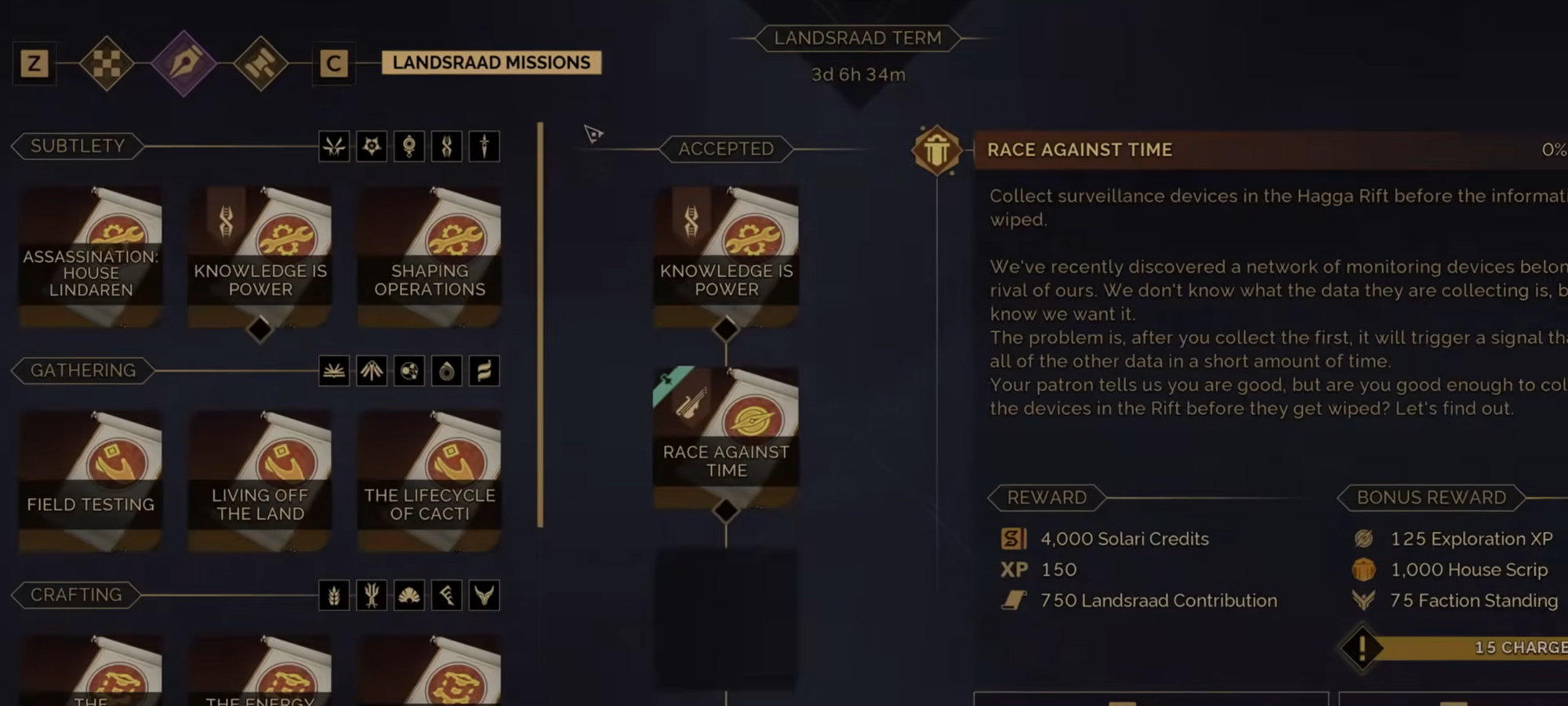
Task: Click the Race Against Time emblem icon
Action: (936, 150)
